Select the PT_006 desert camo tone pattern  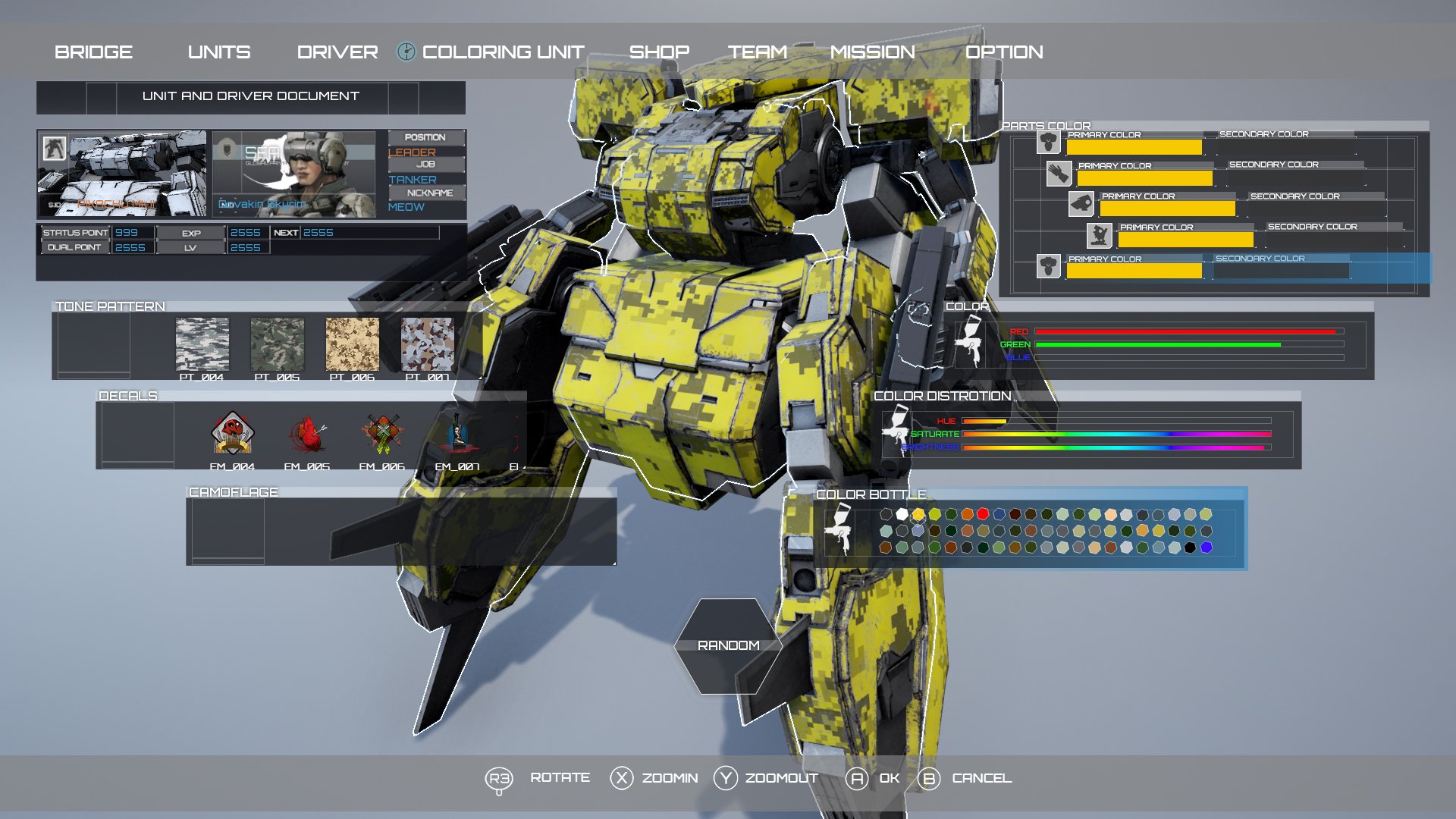pyautogui.click(x=353, y=345)
